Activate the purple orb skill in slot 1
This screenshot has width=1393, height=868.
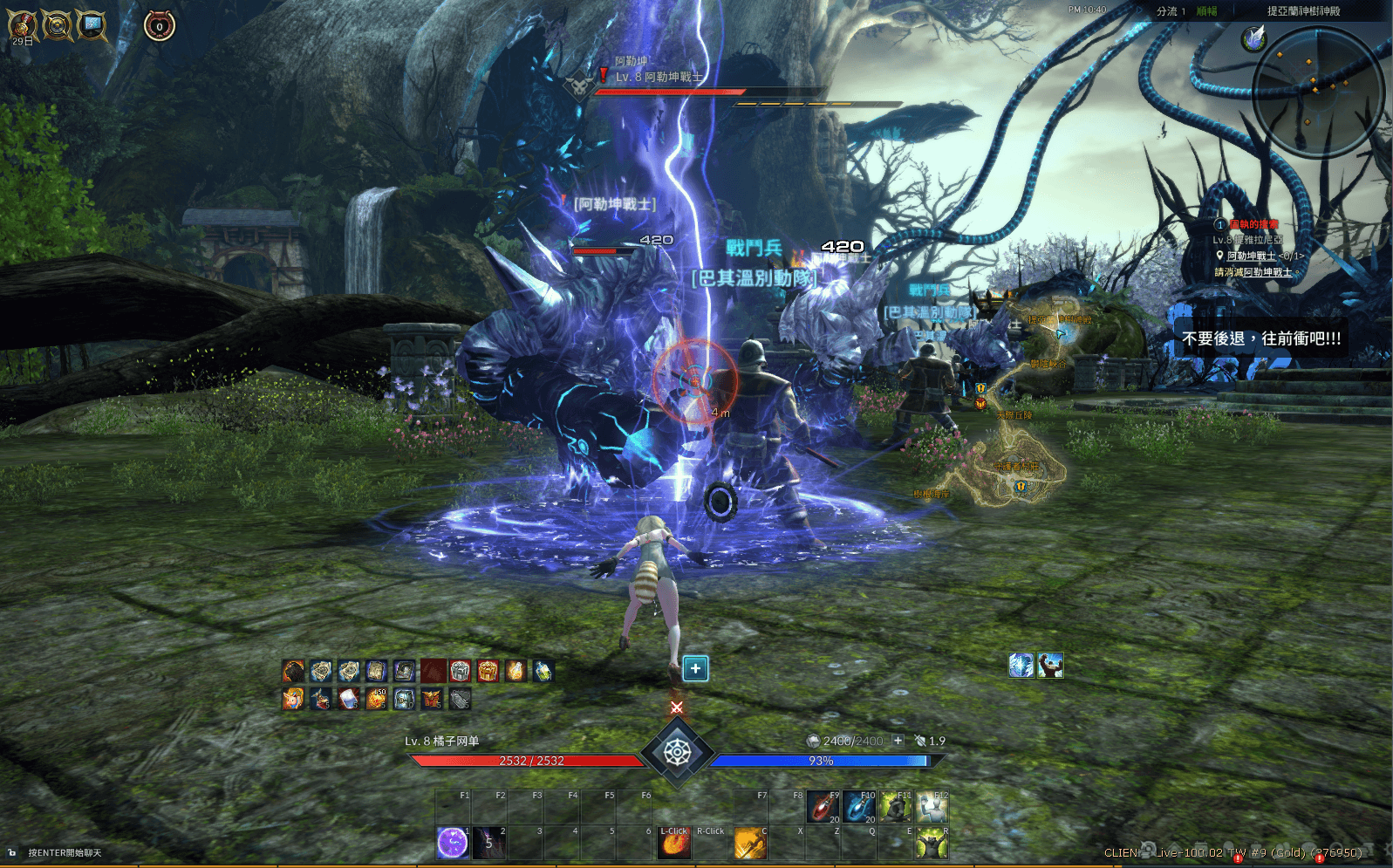[x=452, y=843]
